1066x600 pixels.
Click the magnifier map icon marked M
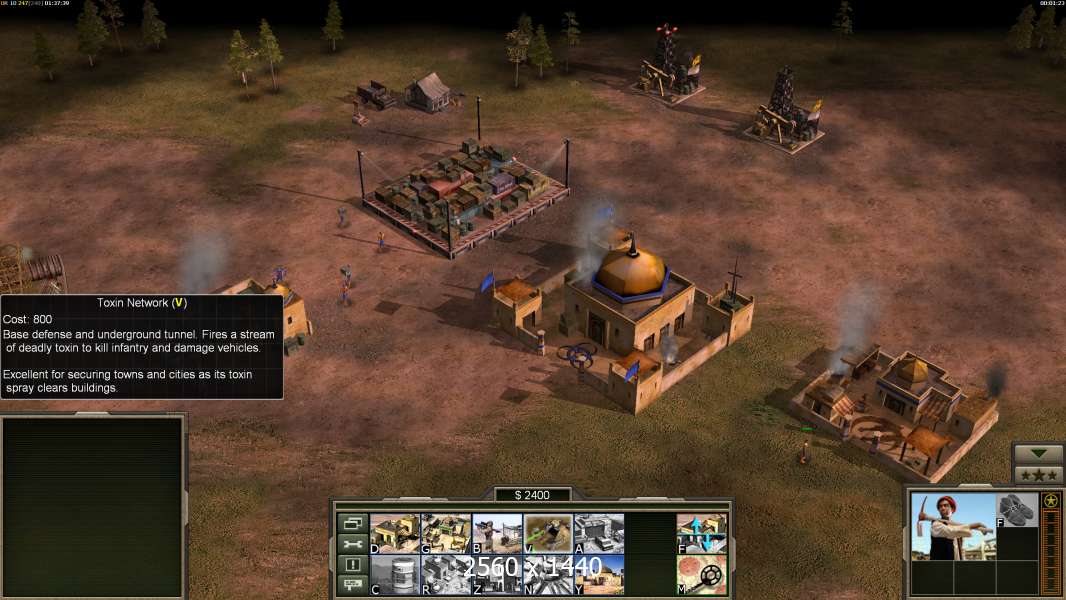[702, 575]
